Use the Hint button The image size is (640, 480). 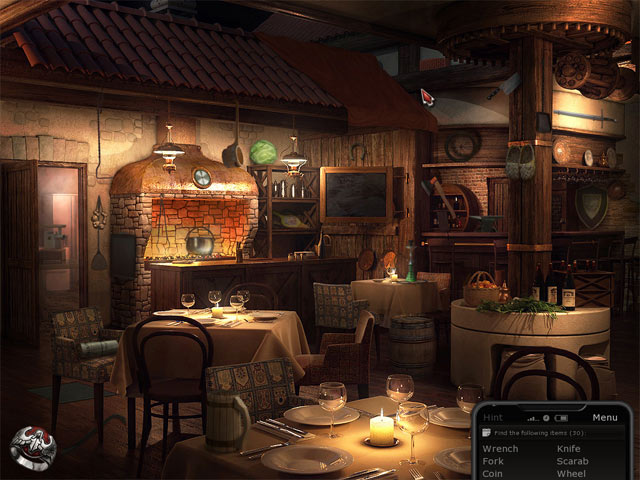493,417
